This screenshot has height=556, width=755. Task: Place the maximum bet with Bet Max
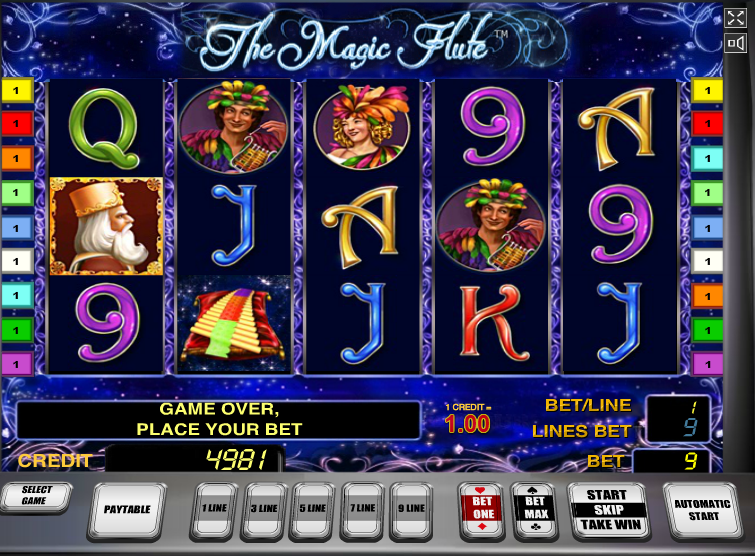[x=534, y=509]
